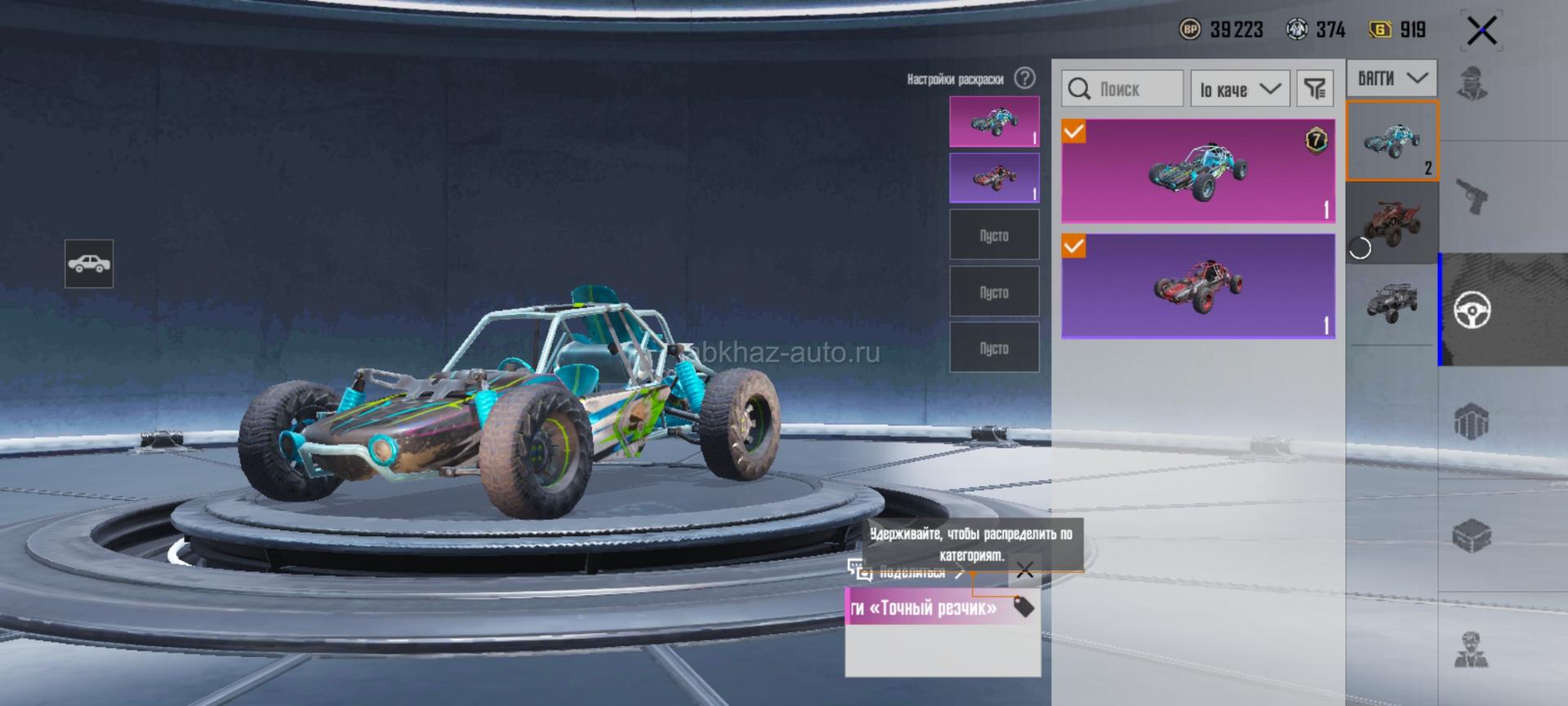Switch to the steering wheel vehicles tab

tap(1472, 310)
